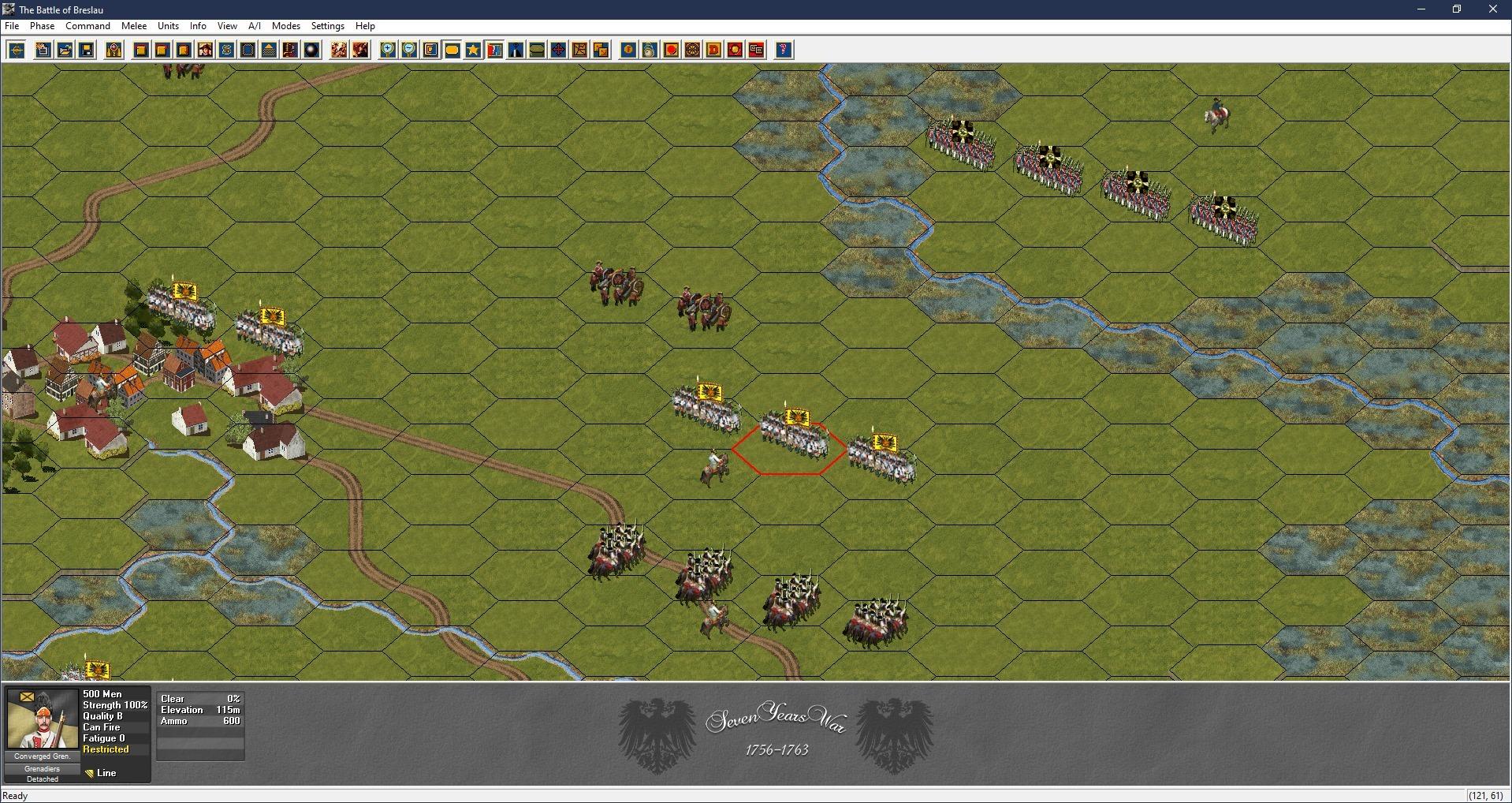Click the red crosshair arrows toolbar button
The width and height of the screenshot is (1512, 803).
pyautogui.click(x=558, y=50)
